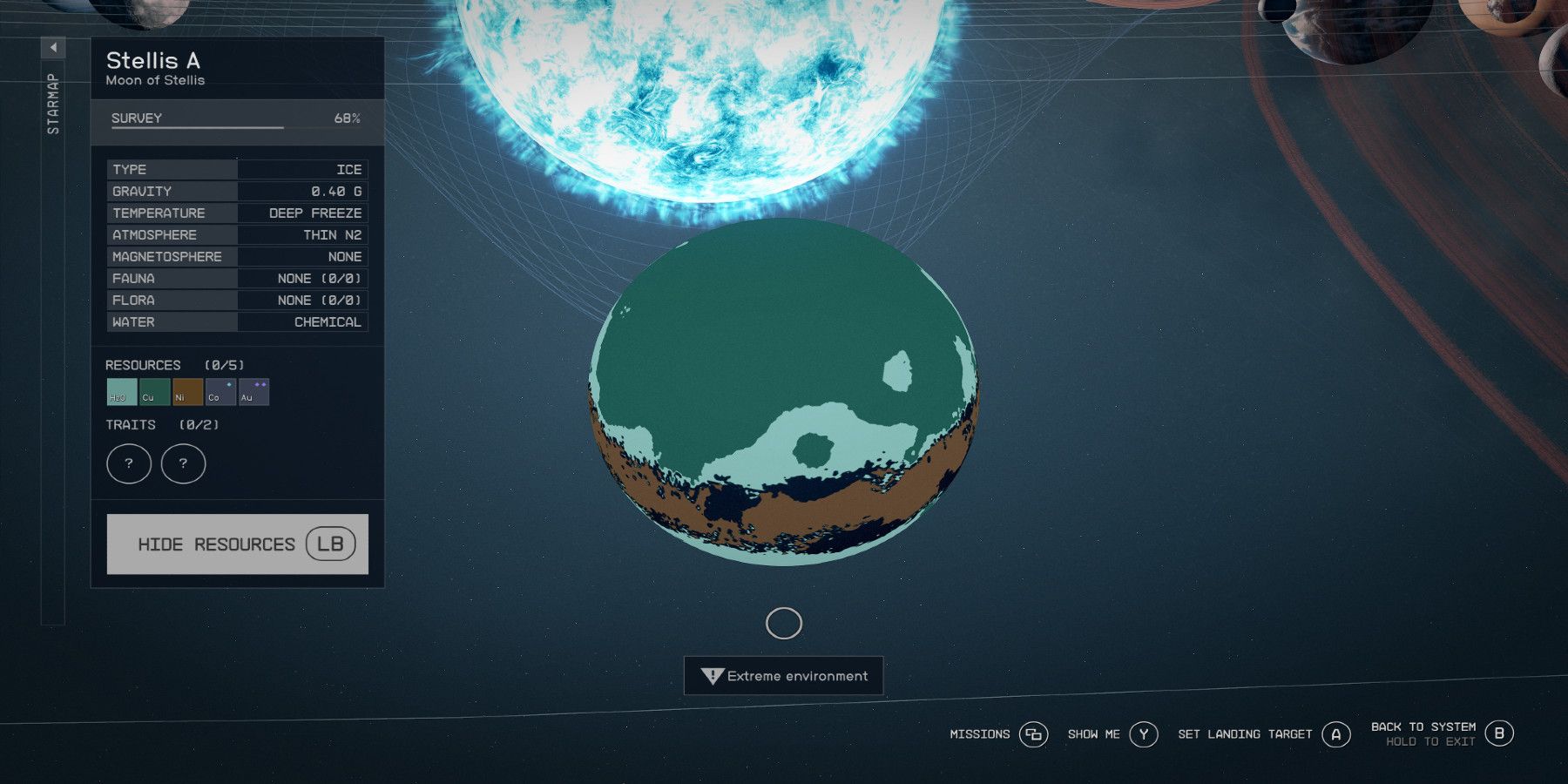Open the Missions icon in the bottom bar
The width and height of the screenshot is (1568, 784).
[1033, 734]
